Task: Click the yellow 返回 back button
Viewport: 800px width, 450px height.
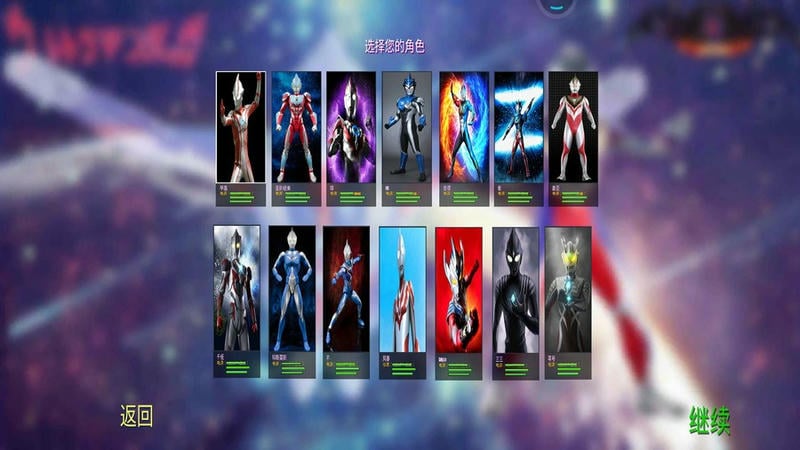Action: [x=136, y=416]
